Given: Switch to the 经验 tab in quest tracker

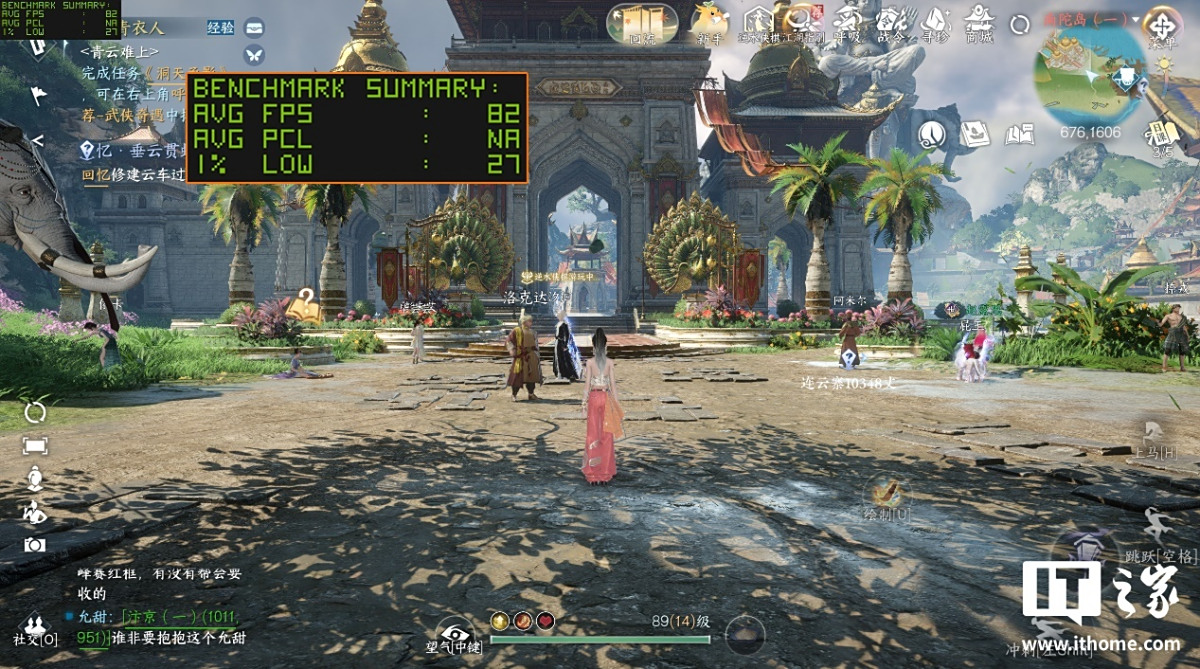Looking at the screenshot, I should point(221,27).
